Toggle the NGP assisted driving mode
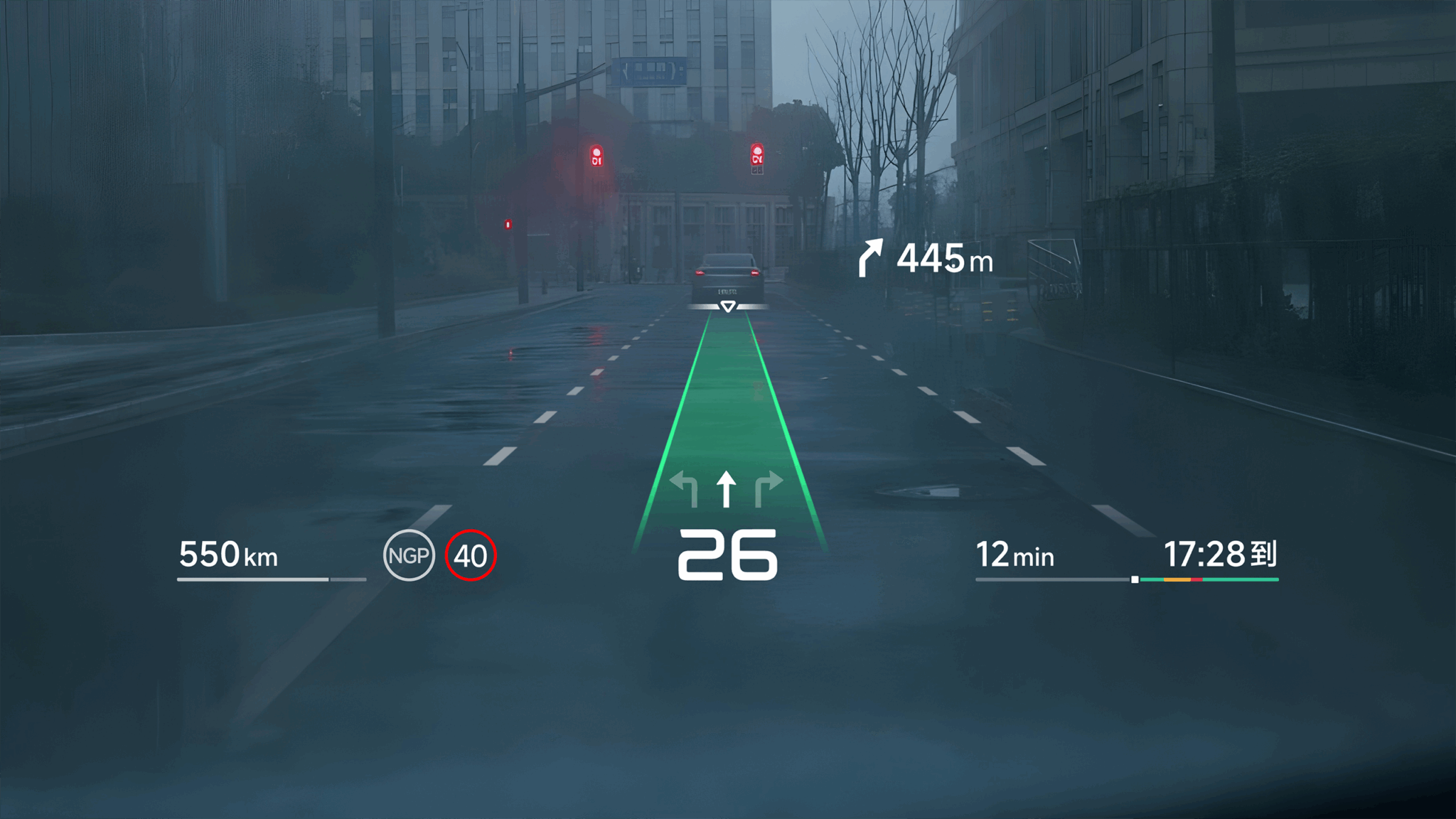Screen dimensions: 1456x819 [x=412, y=556]
